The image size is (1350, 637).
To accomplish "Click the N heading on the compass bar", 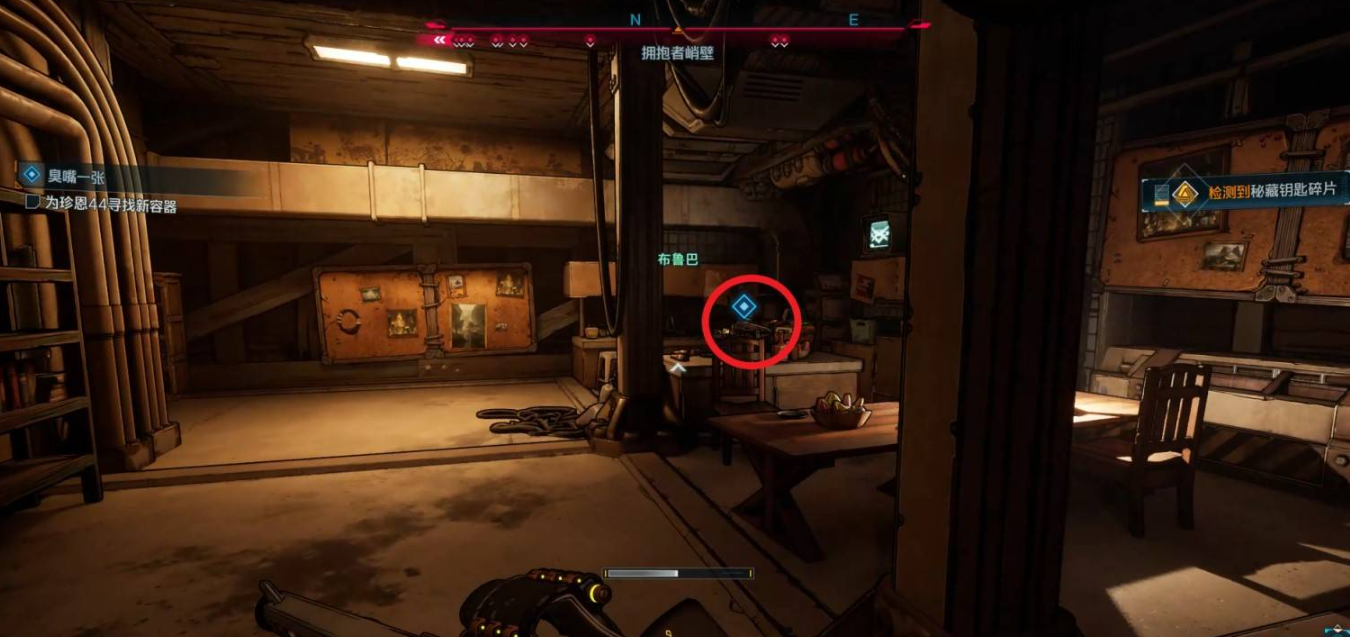I will 636,19.
